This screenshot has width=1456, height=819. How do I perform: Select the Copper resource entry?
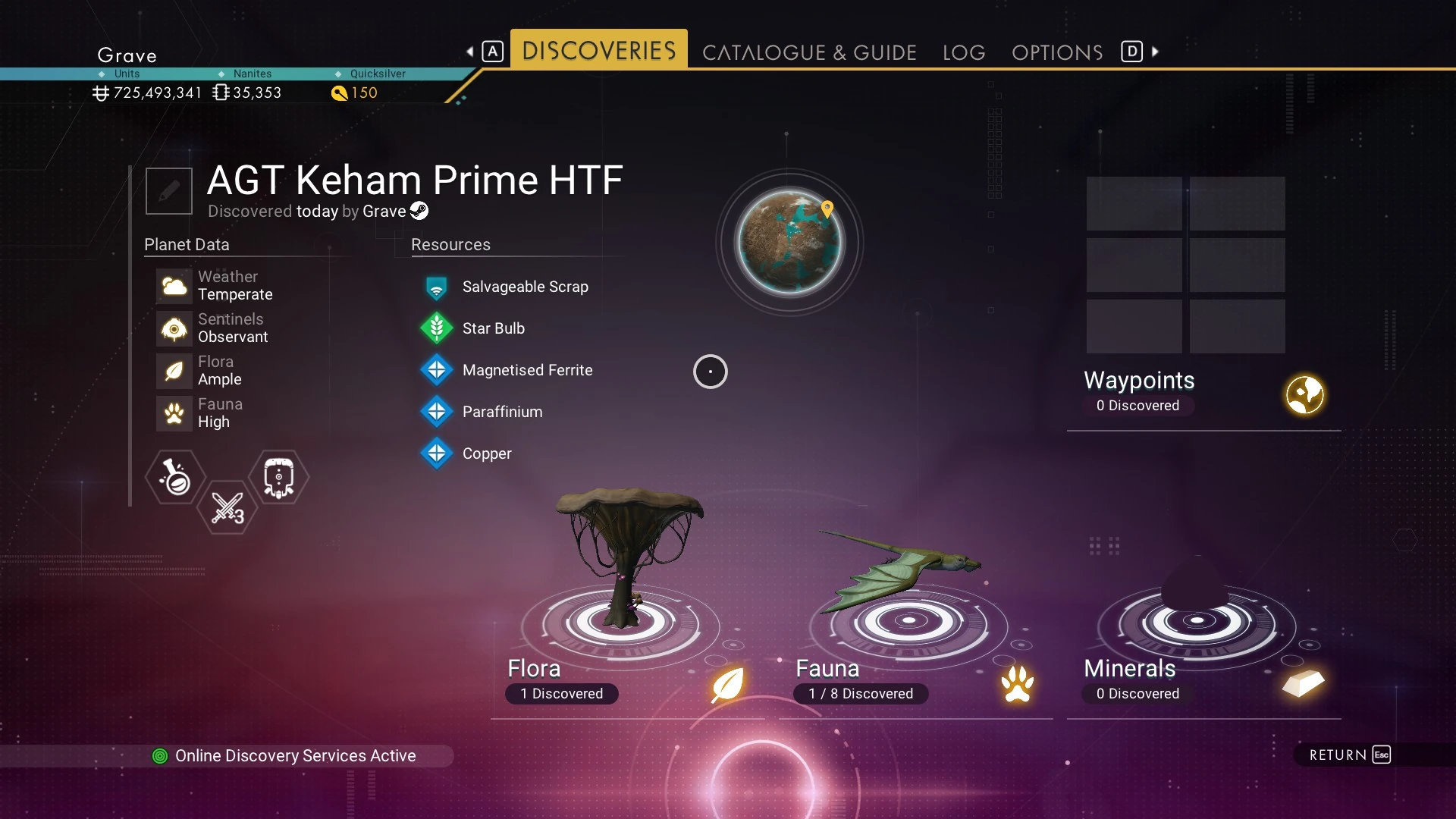point(487,453)
